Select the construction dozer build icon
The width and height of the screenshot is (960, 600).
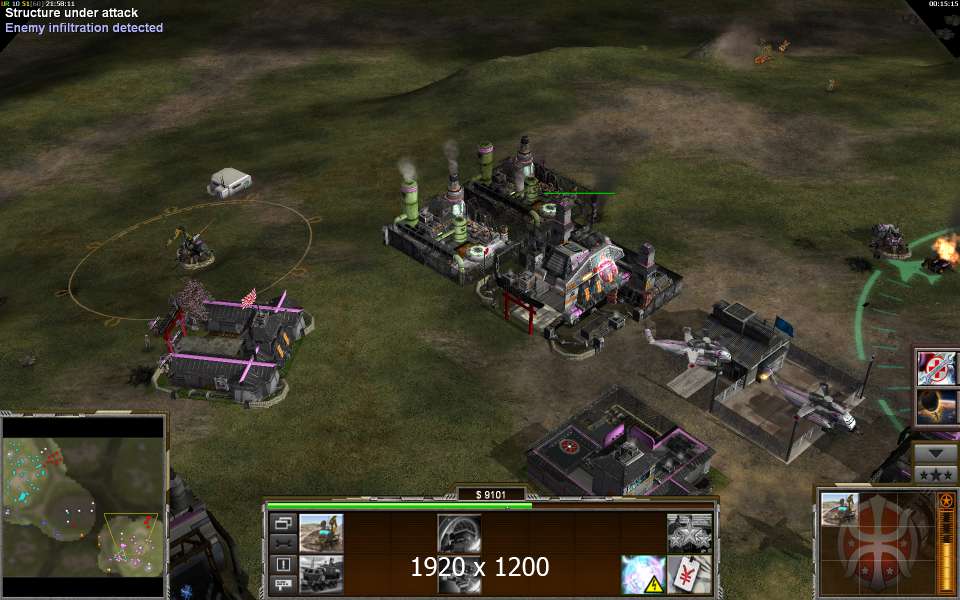[321, 532]
